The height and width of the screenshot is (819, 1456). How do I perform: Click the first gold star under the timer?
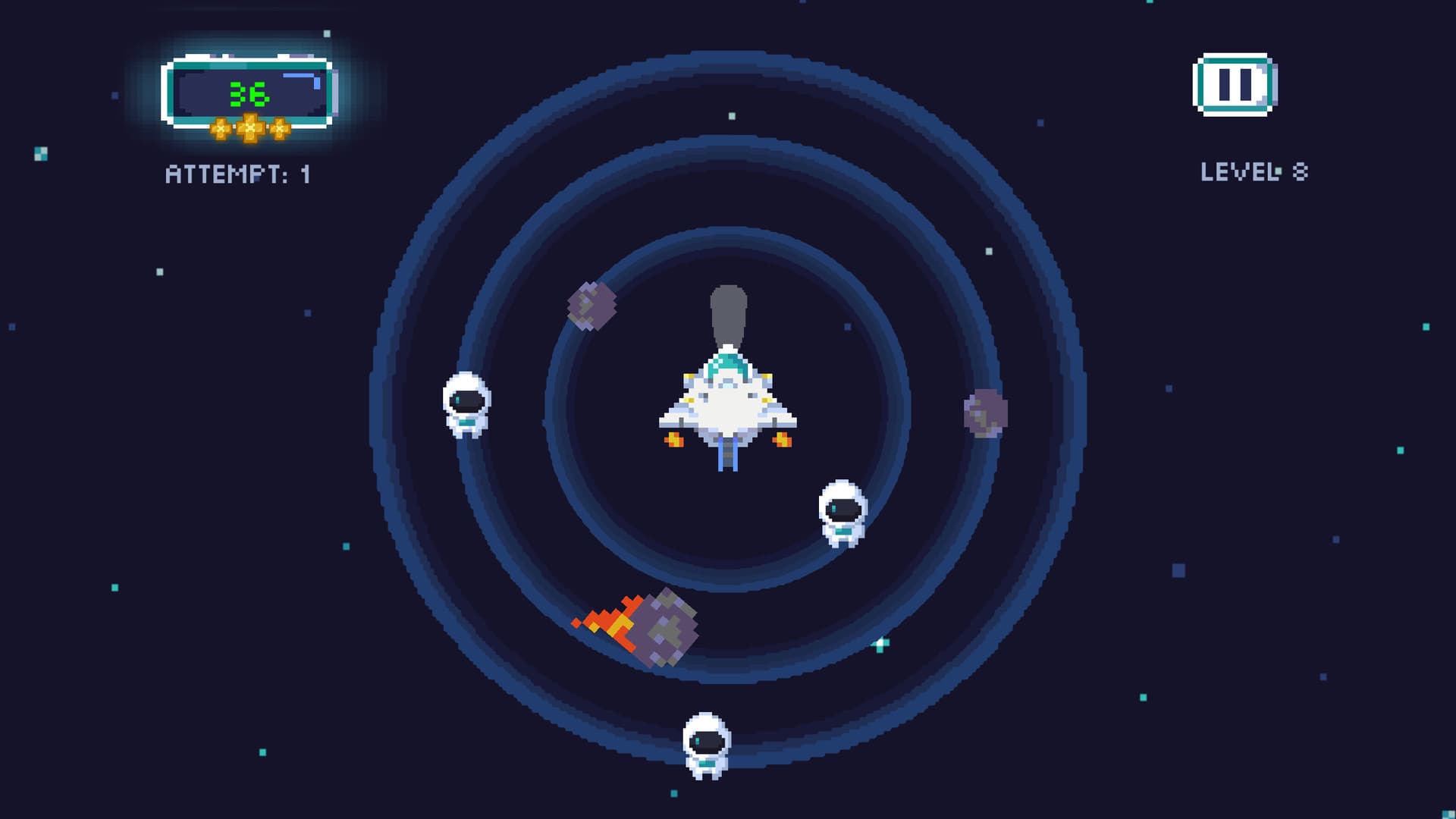pyautogui.click(x=221, y=129)
